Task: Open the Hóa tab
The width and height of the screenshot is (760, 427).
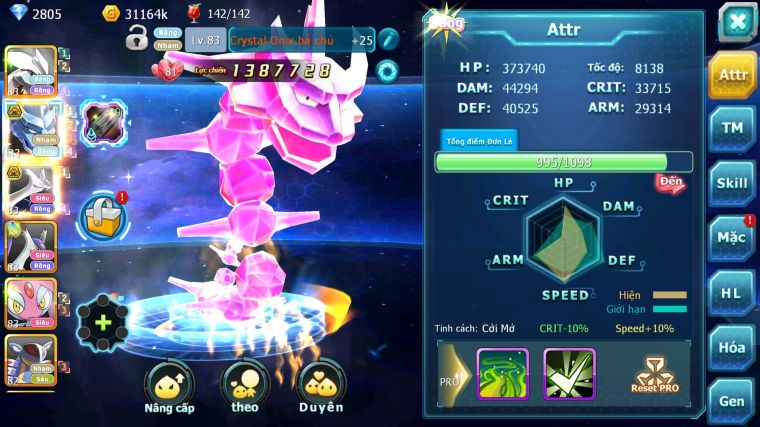Action: 732,347
